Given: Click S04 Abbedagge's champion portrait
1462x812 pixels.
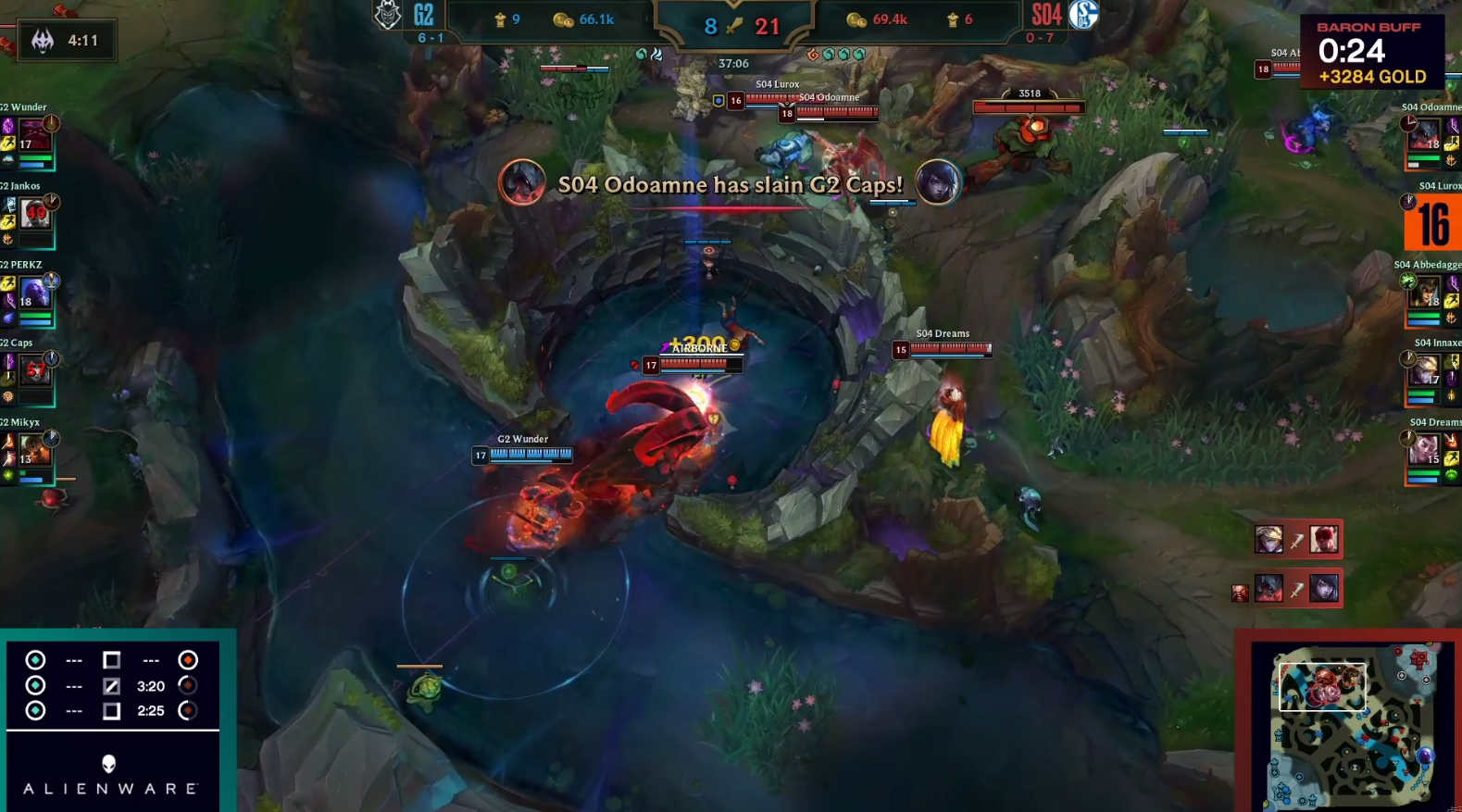Looking at the screenshot, I should 1425,294.
